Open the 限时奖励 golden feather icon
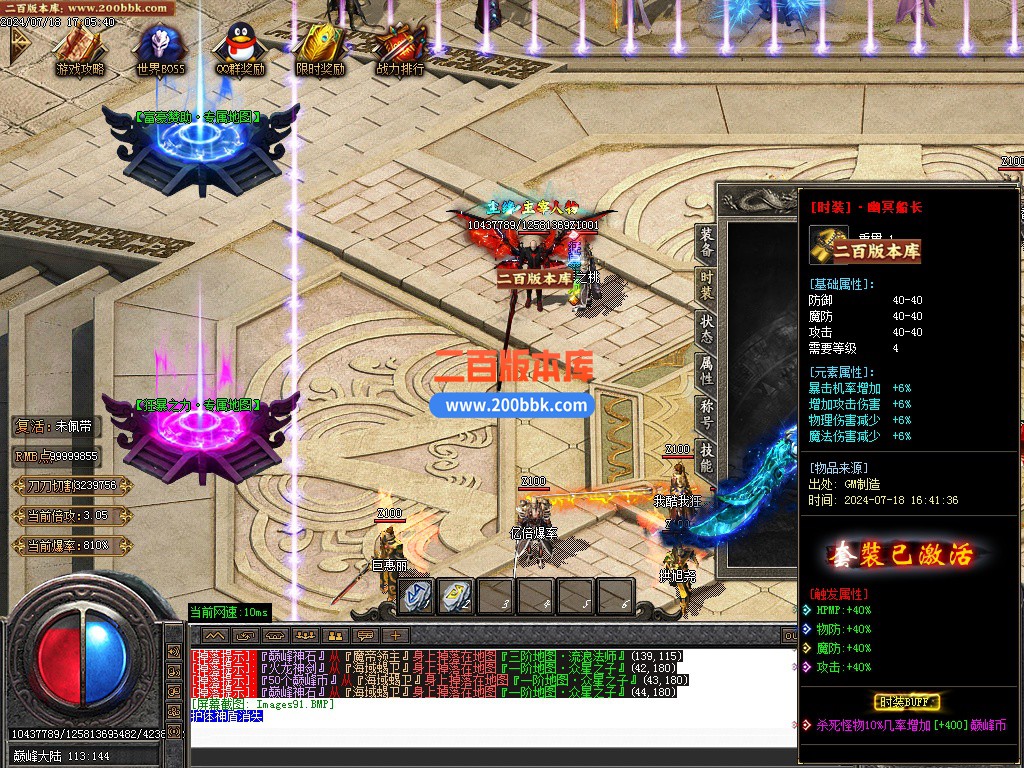The image size is (1024, 768). pyautogui.click(x=320, y=48)
